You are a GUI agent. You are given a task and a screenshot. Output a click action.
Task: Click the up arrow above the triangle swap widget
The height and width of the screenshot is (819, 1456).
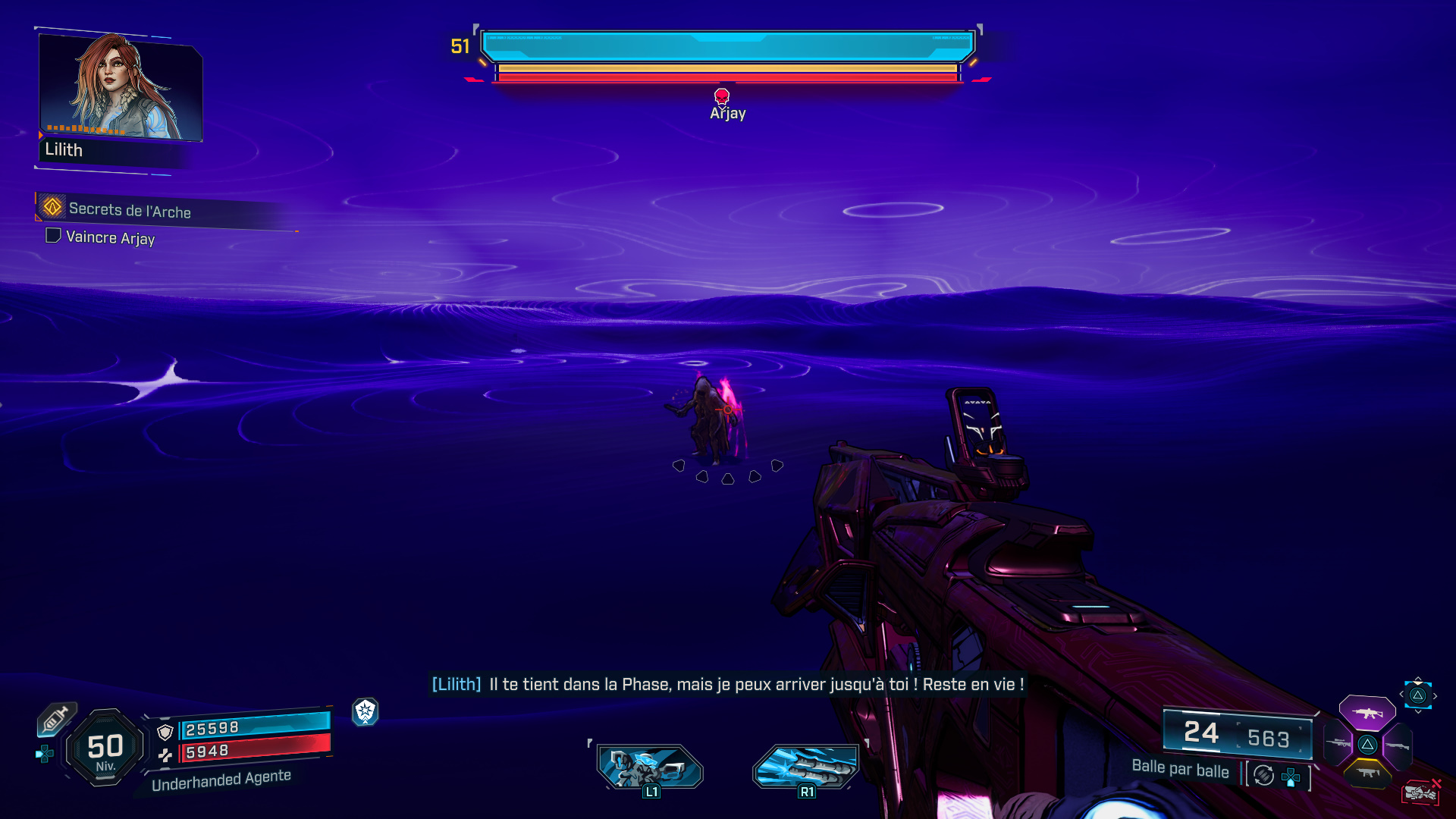click(1417, 679)
